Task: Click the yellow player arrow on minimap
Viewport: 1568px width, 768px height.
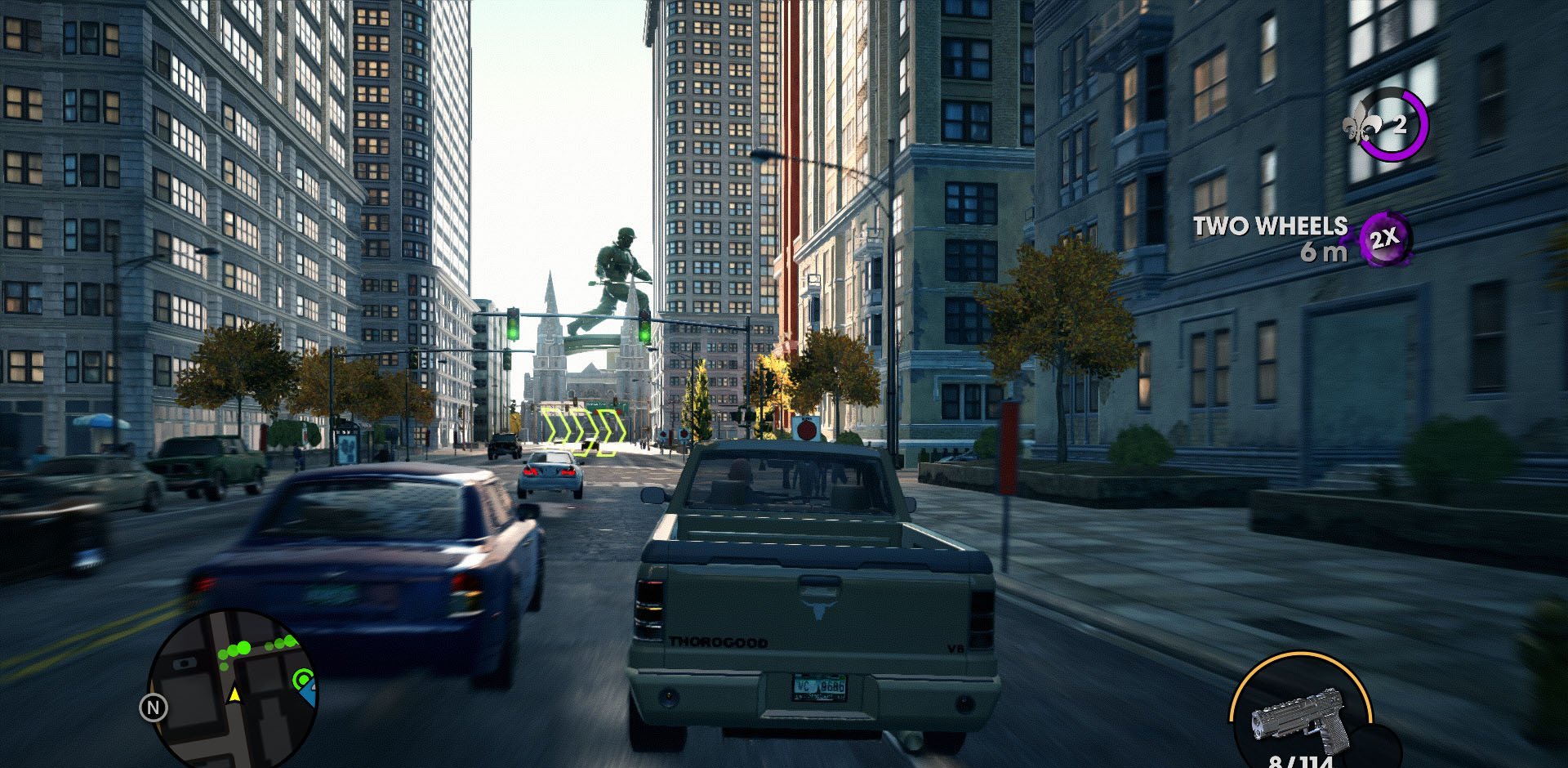Action: [x=235, y=694]
